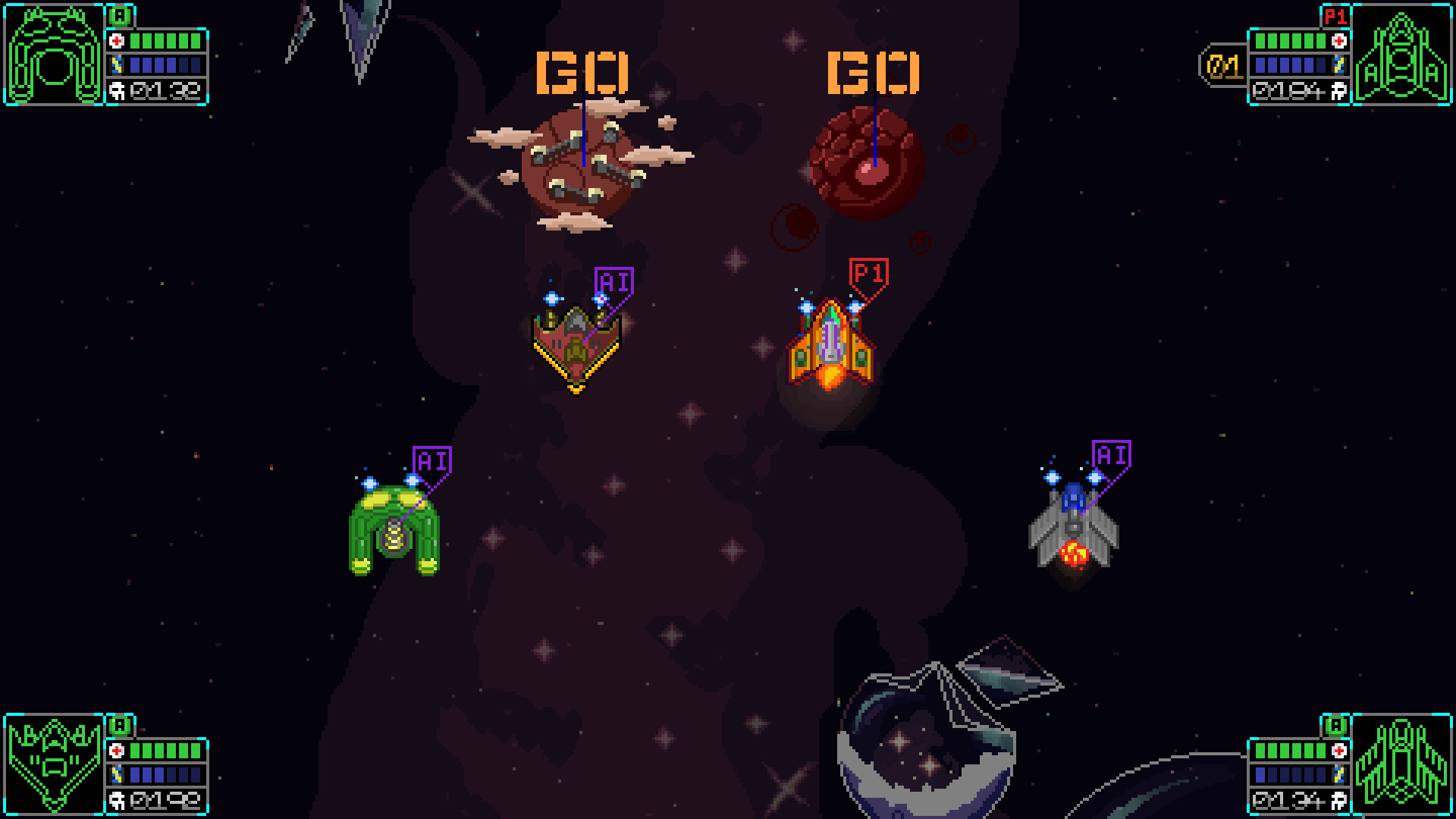Click the left GO label above the cloudy planet
This screenshot has height=819, width=1456.
(x=582, y=72)
